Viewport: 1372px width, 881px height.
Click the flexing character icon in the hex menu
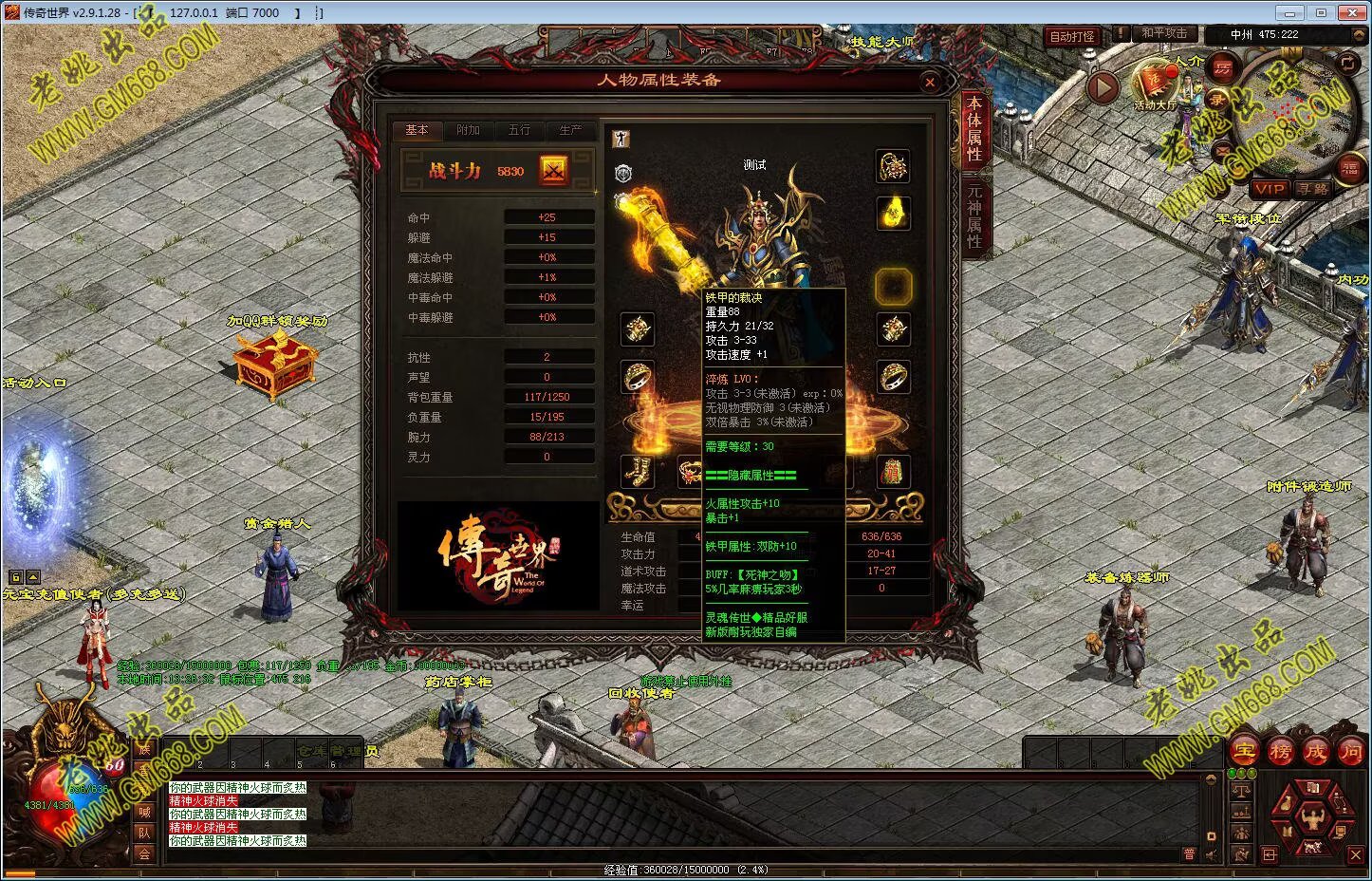[x=1313, y=815]
